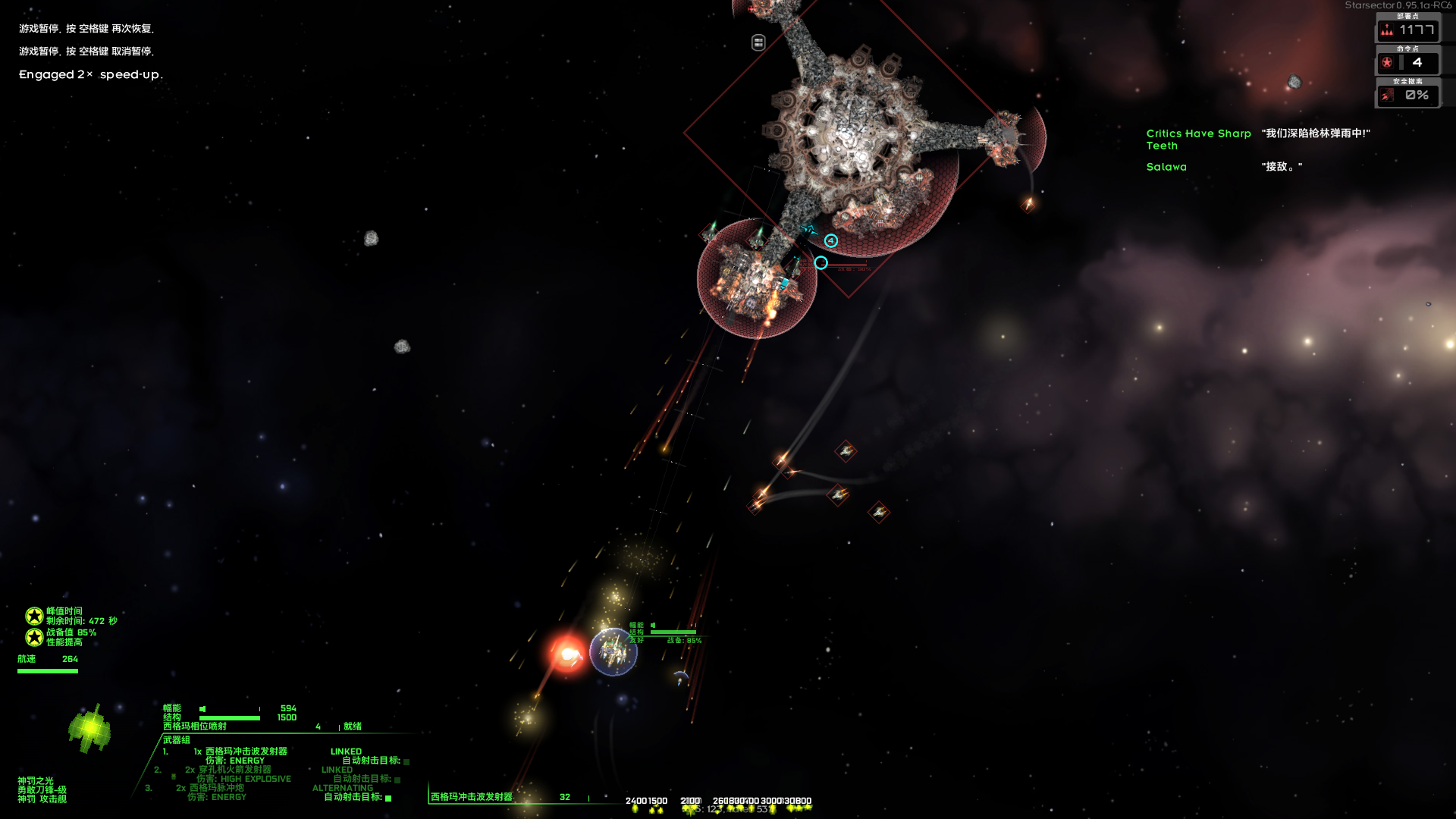
Task: Click the Engaged 2x speed-up text
Action: [x=89, y=74]
